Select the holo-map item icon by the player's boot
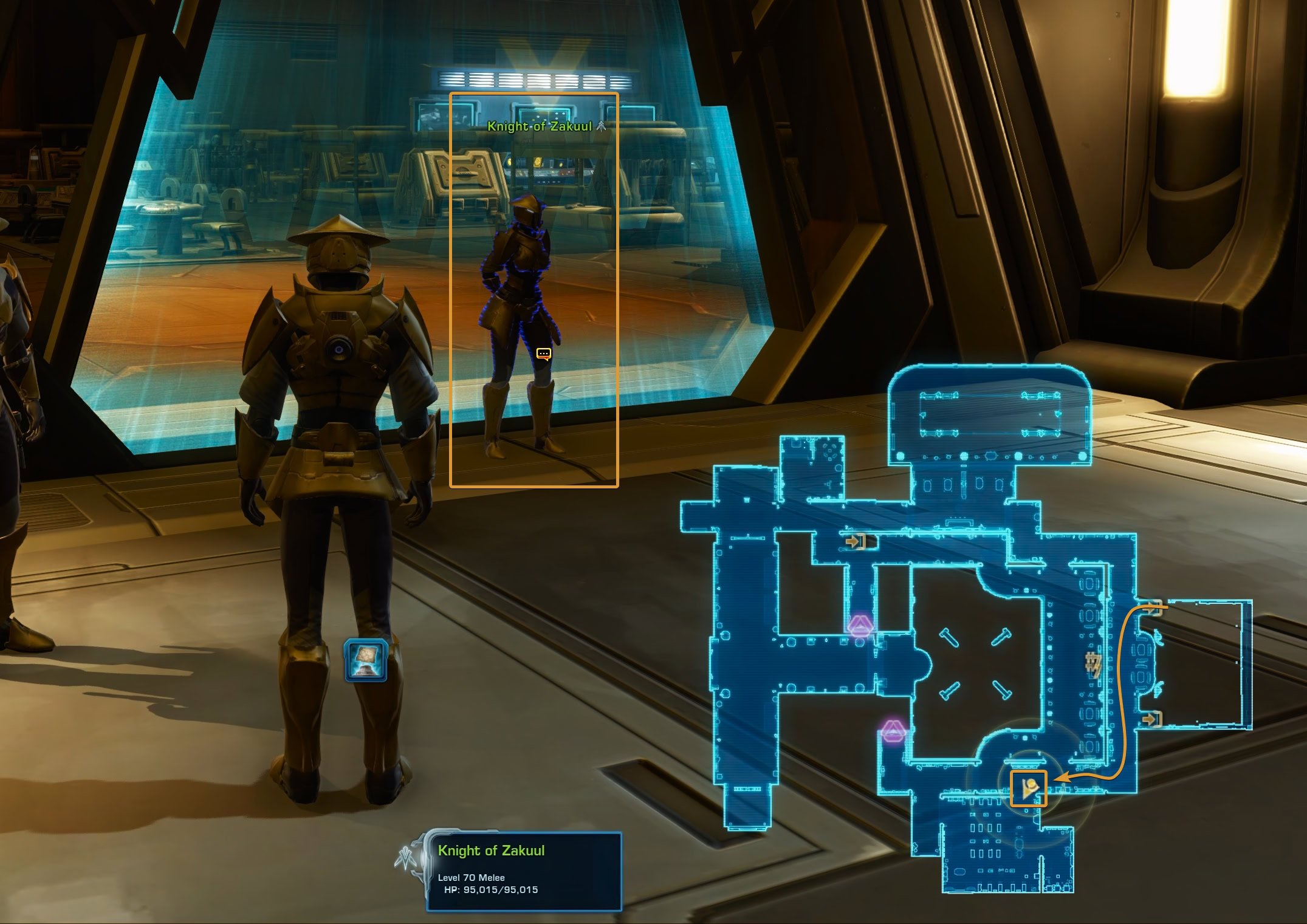Screen dimensions: 1307x924 coord(365,659)
